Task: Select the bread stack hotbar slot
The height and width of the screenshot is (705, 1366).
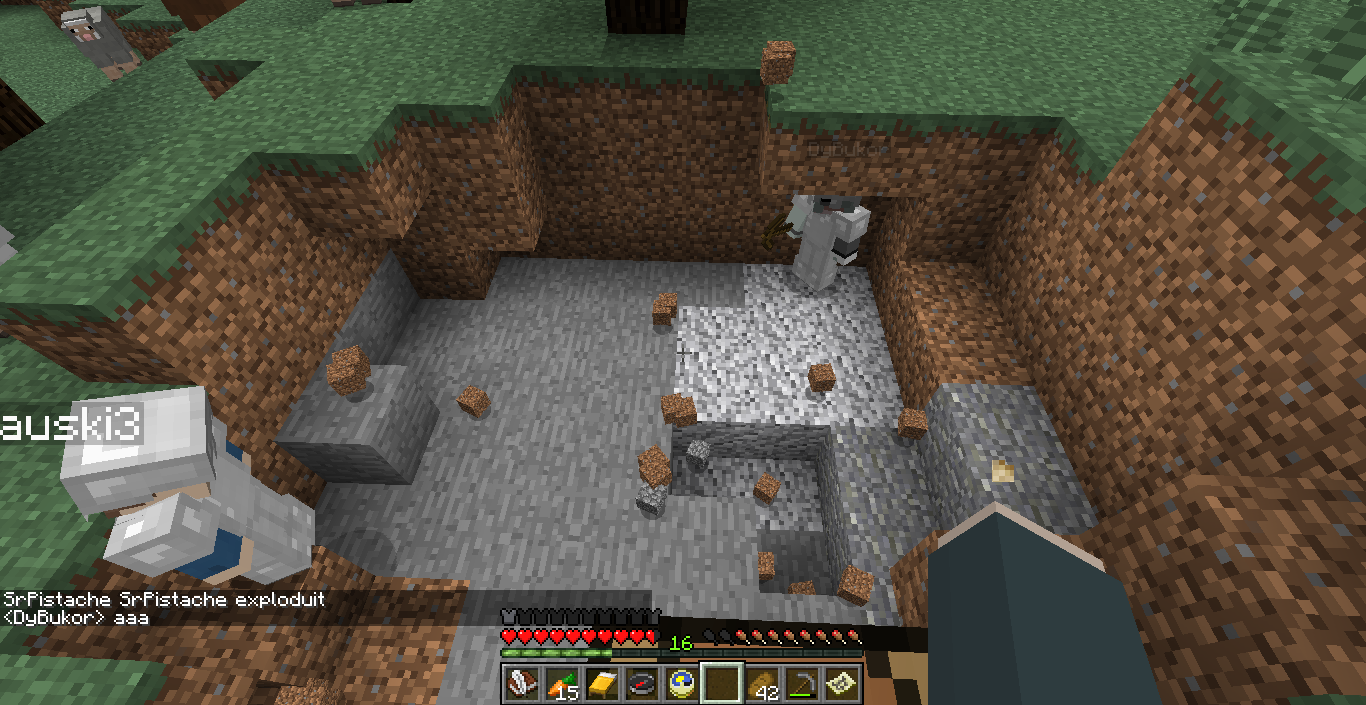Action: (x=763, y=683)
